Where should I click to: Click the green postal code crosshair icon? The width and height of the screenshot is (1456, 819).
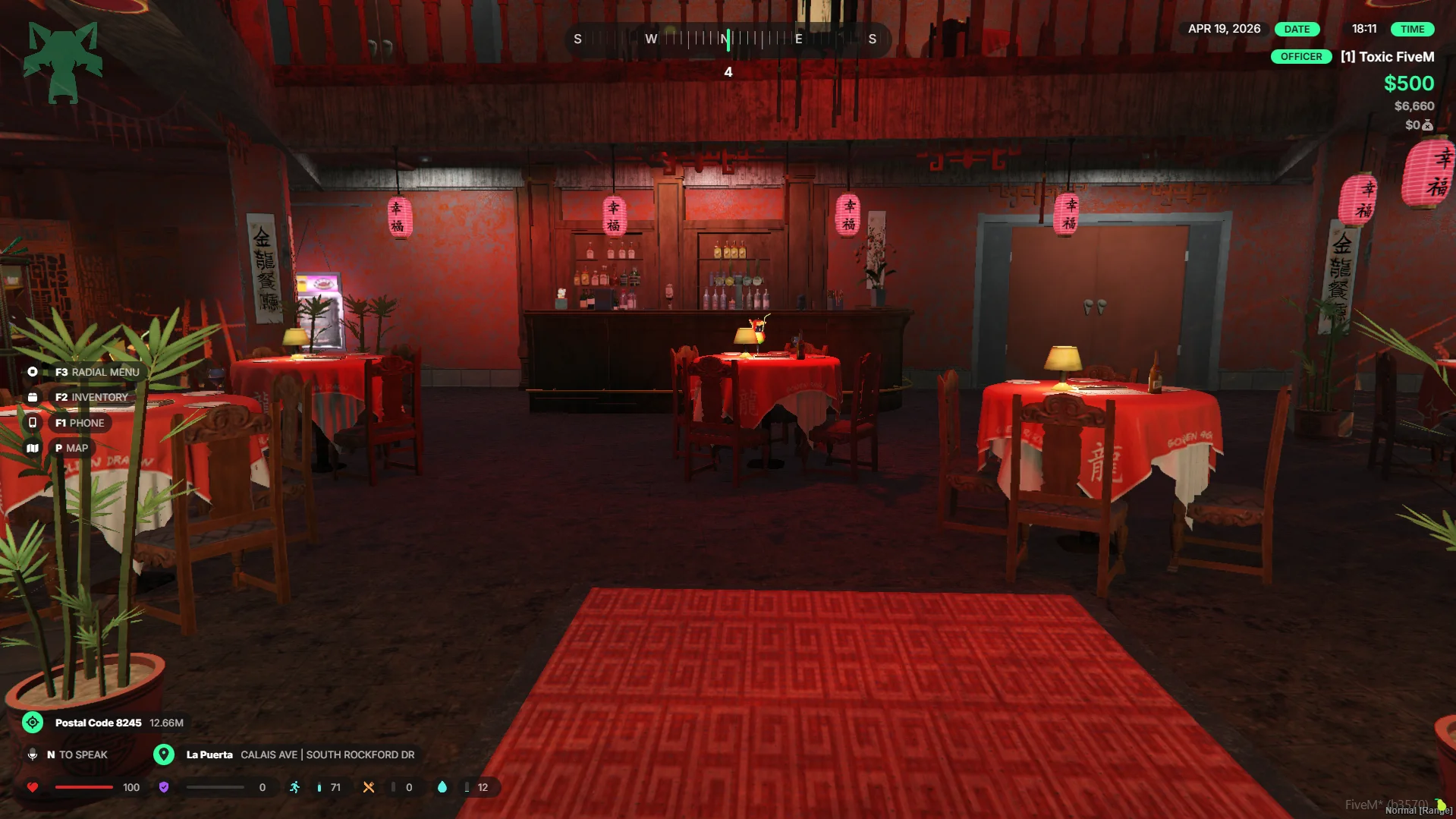[33, 723]
